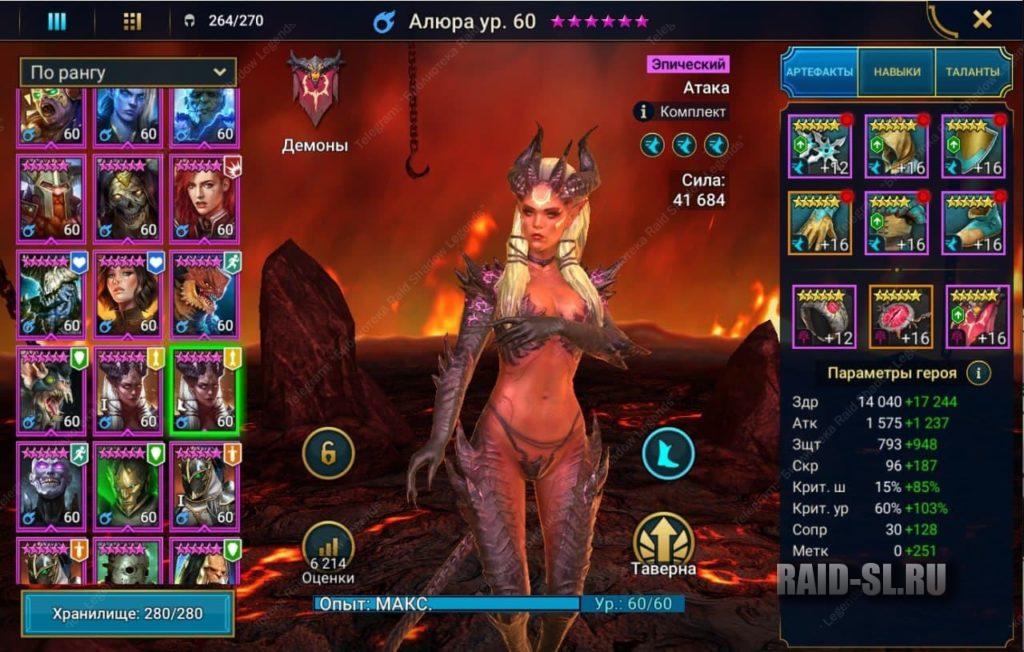Image resolution: width=1024 pixels, height=652 pixels.
Task: Select the equipped helmet artifact slot
Action: point(897,145)
